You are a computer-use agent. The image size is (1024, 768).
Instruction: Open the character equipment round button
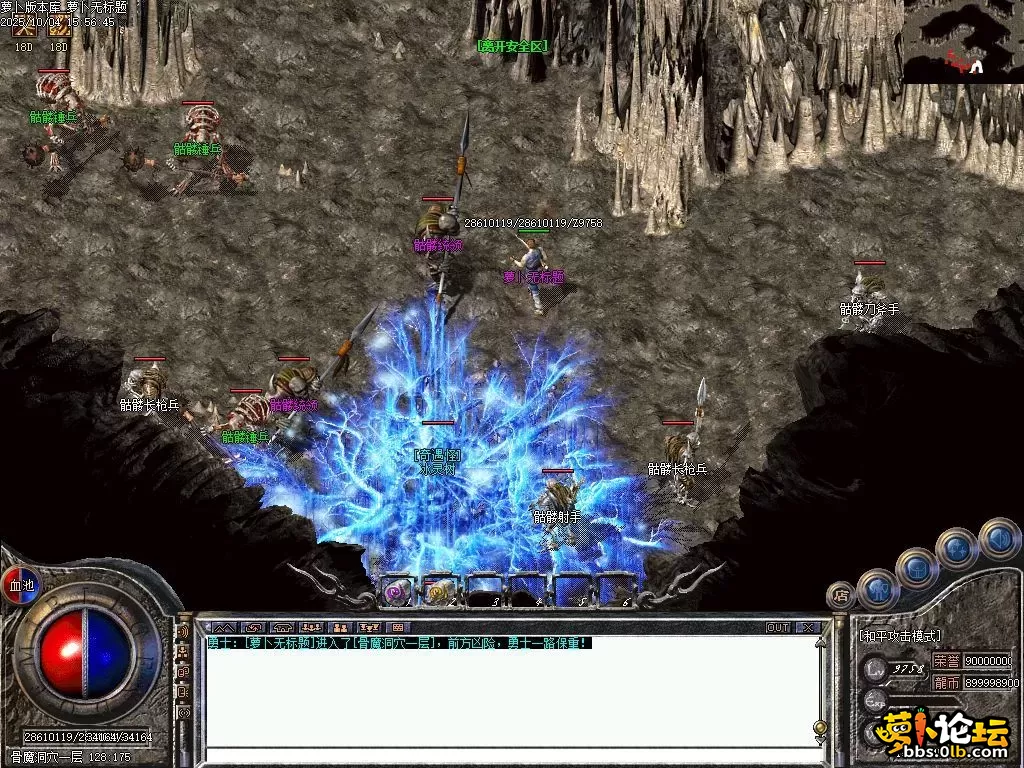click(x=878, y=590)
